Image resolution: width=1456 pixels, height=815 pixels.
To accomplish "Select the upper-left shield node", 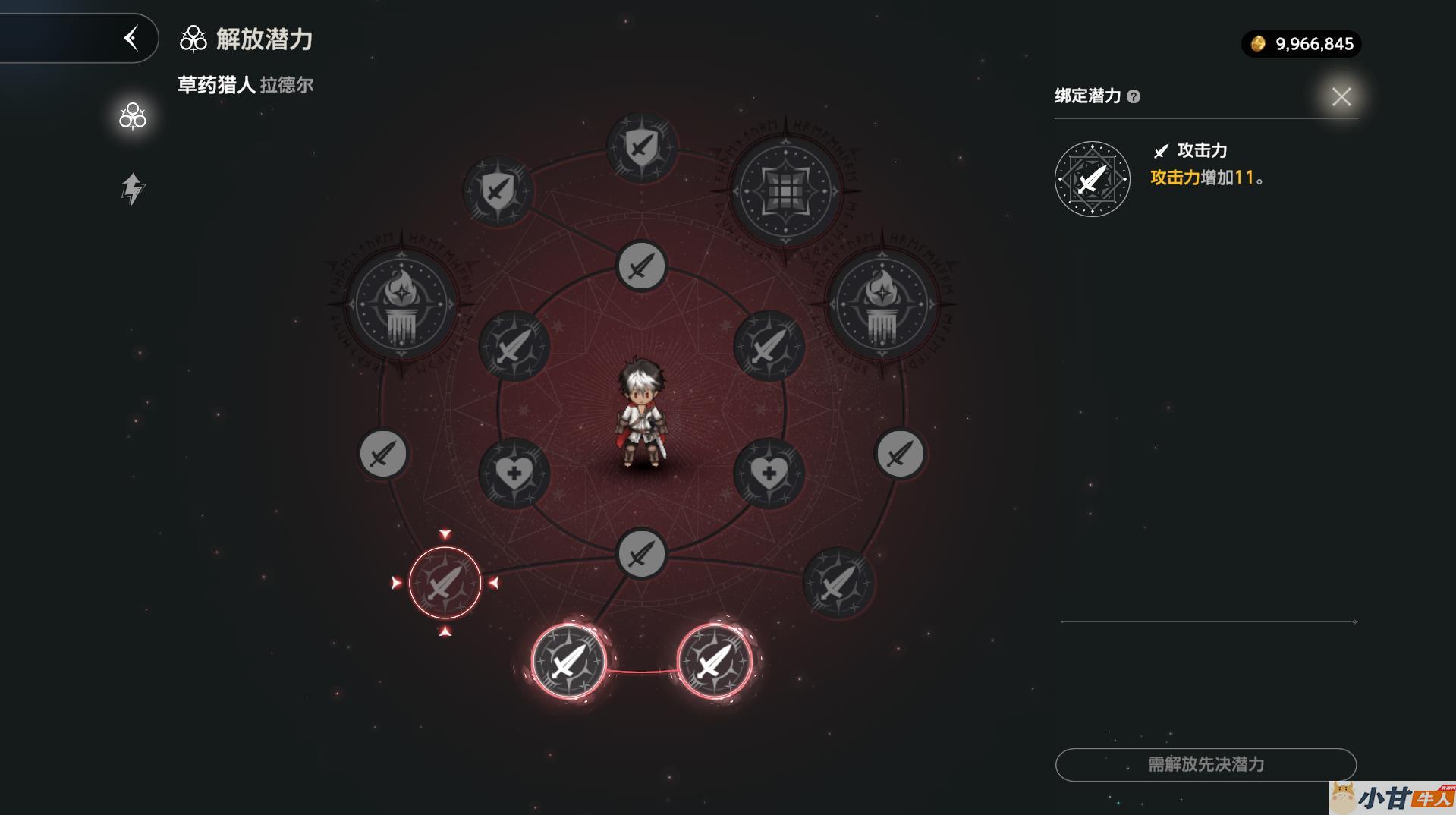I will [x=498, y=190].
